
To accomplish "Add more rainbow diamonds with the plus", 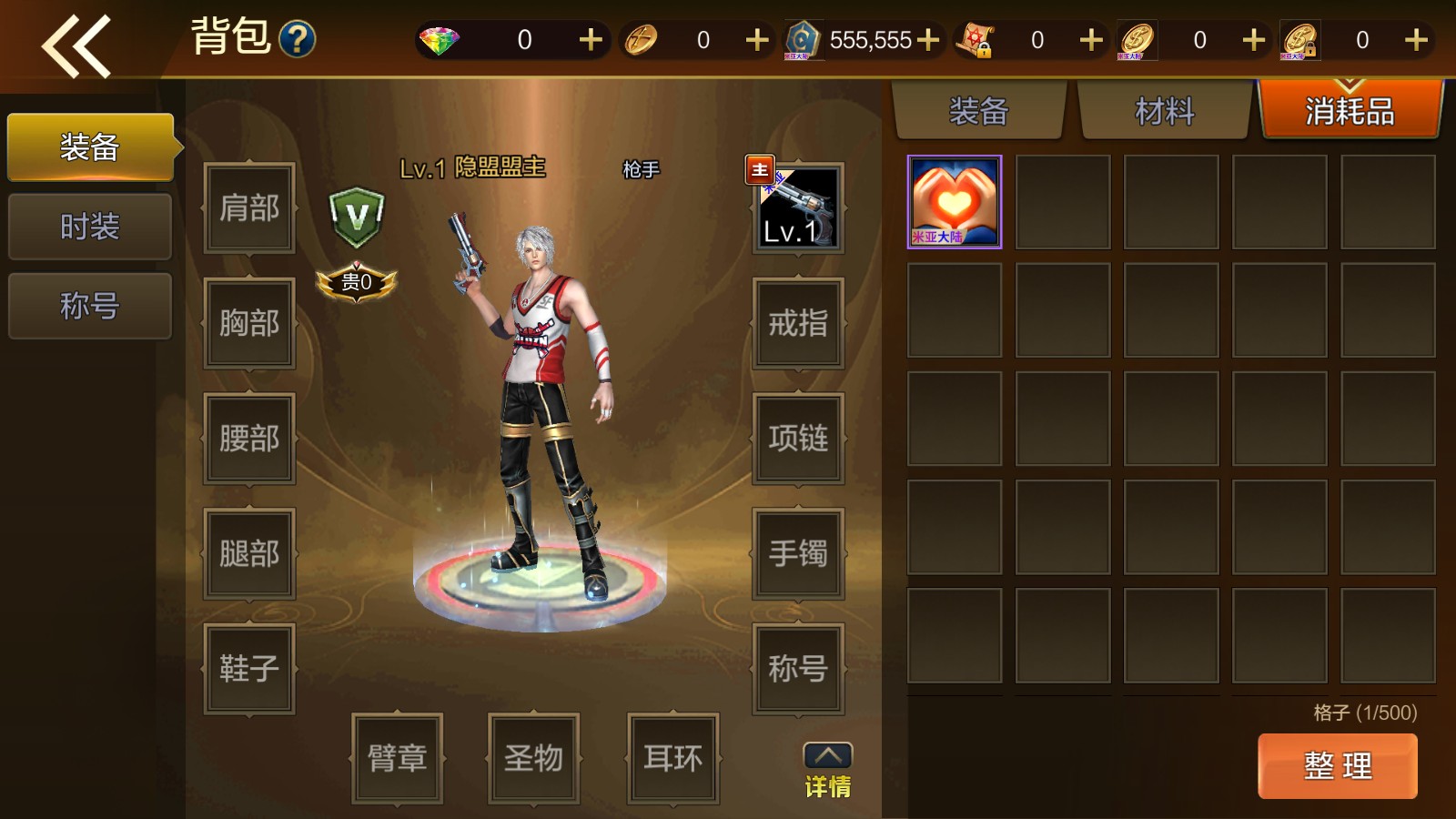I will click(591, 40).
